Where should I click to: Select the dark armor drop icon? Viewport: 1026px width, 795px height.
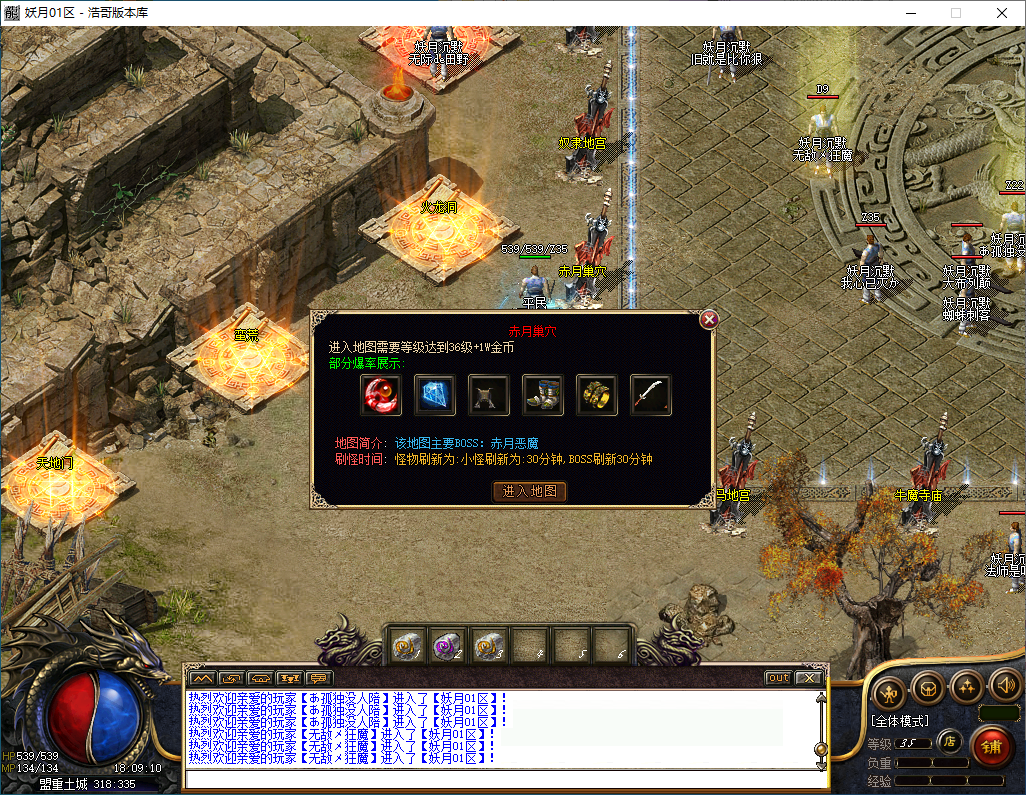coord(489,395)
